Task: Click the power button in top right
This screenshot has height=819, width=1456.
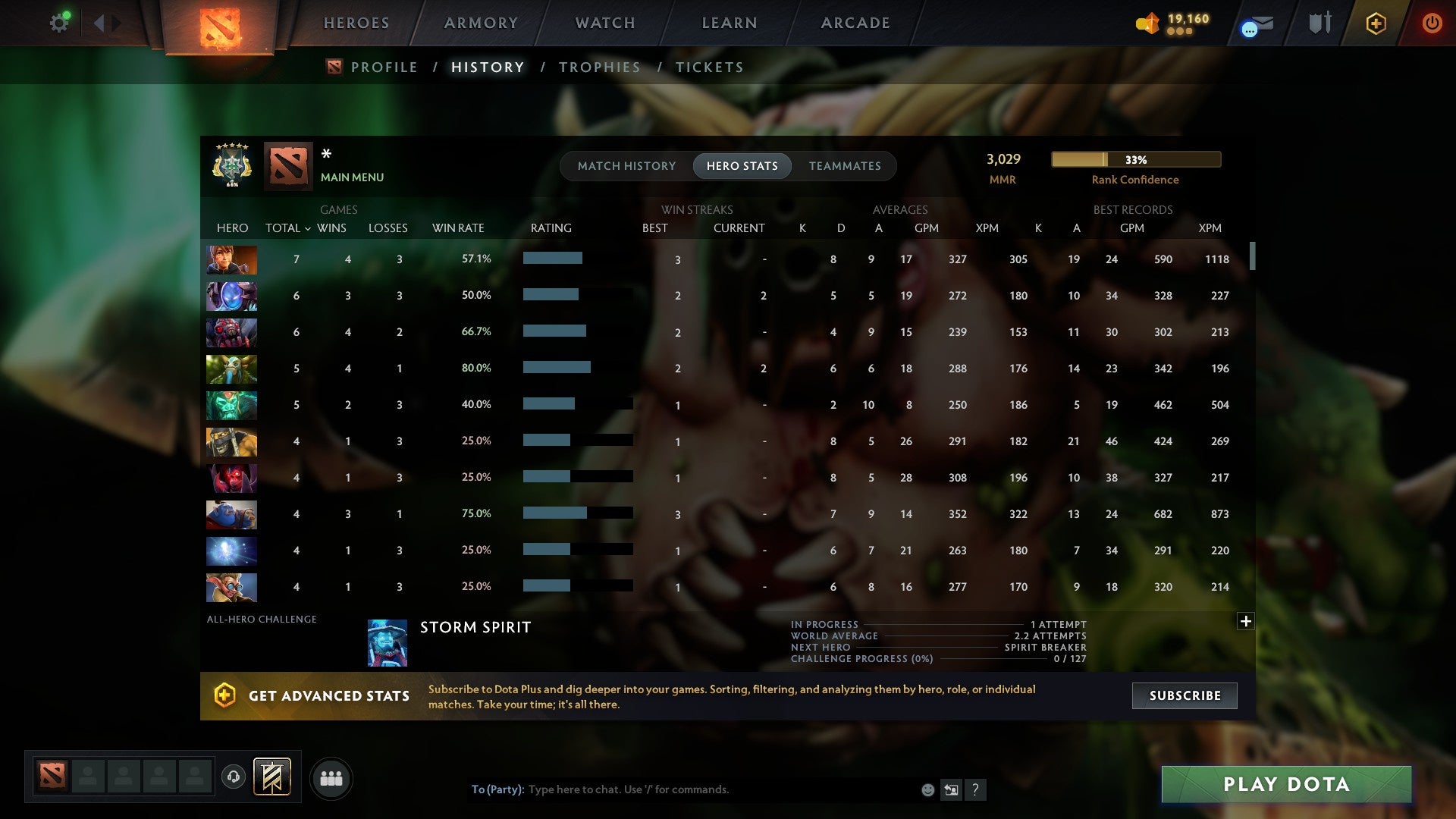Action: (1432, 23)
